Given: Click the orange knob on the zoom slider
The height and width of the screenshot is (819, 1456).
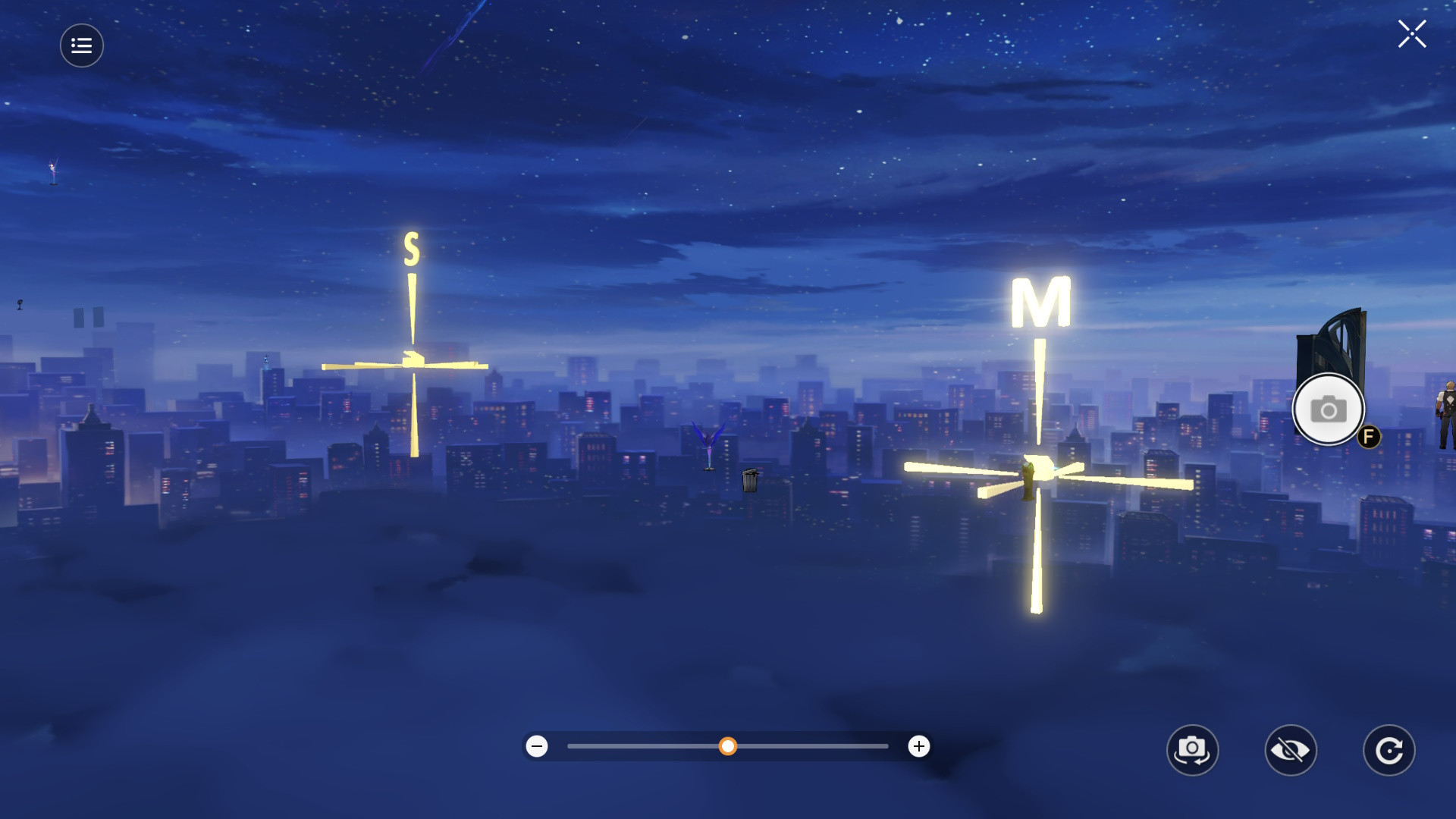Looking at the screenshot, I should 730,746.
